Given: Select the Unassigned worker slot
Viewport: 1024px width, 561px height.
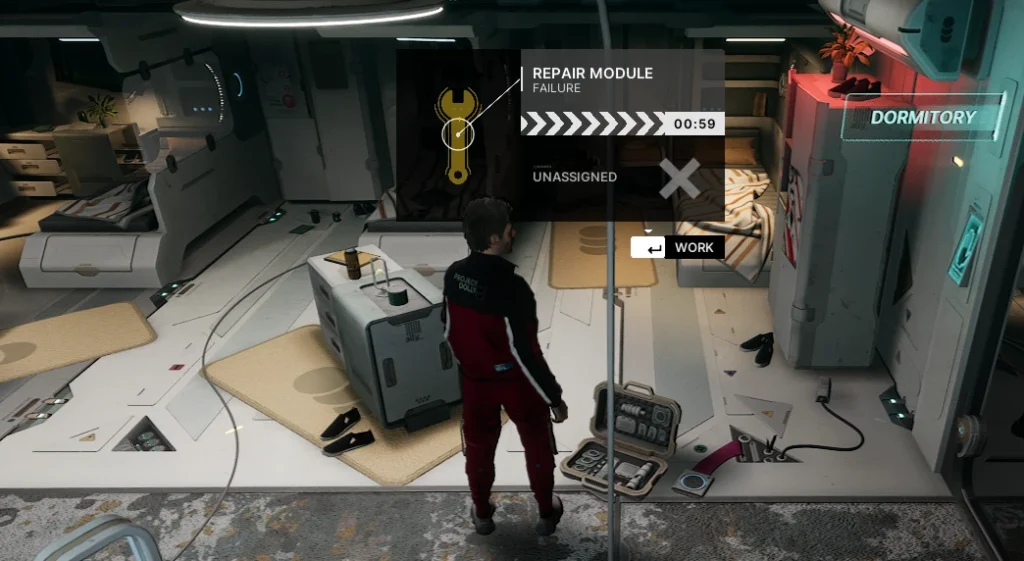Looking at the screenshot, I should 575,177.
